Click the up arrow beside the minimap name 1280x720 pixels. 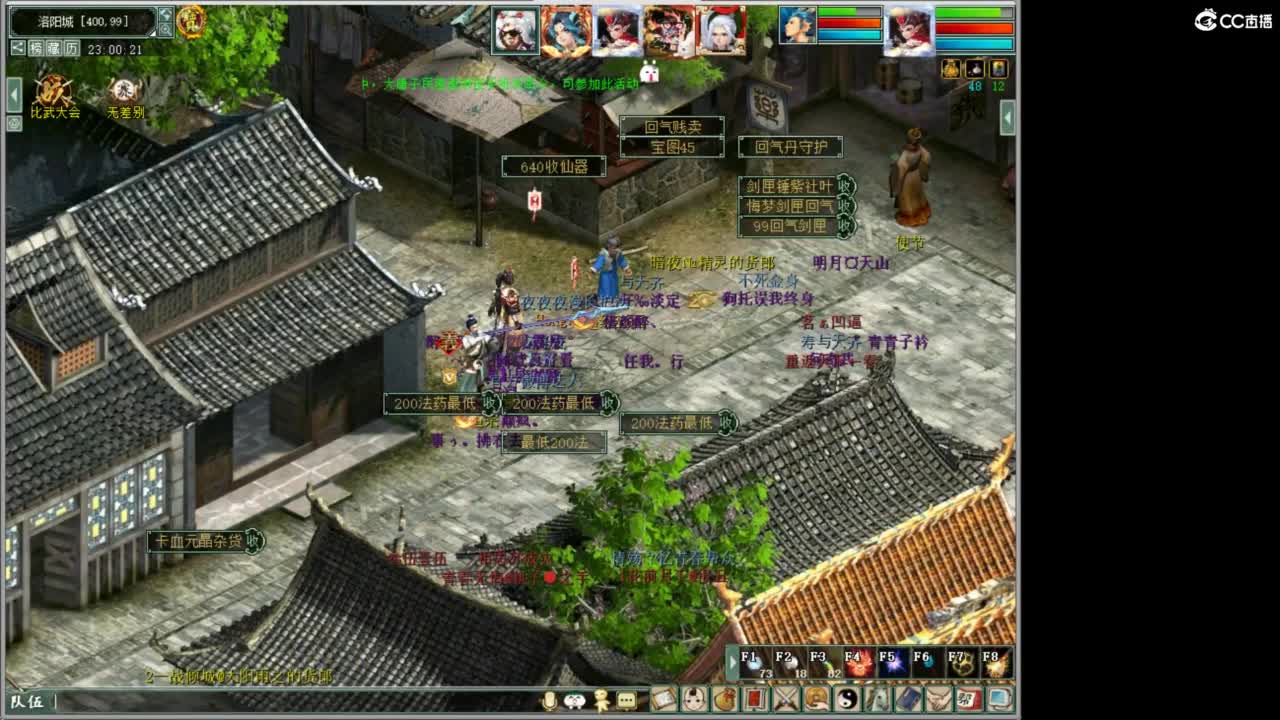(x=164, y=14)
